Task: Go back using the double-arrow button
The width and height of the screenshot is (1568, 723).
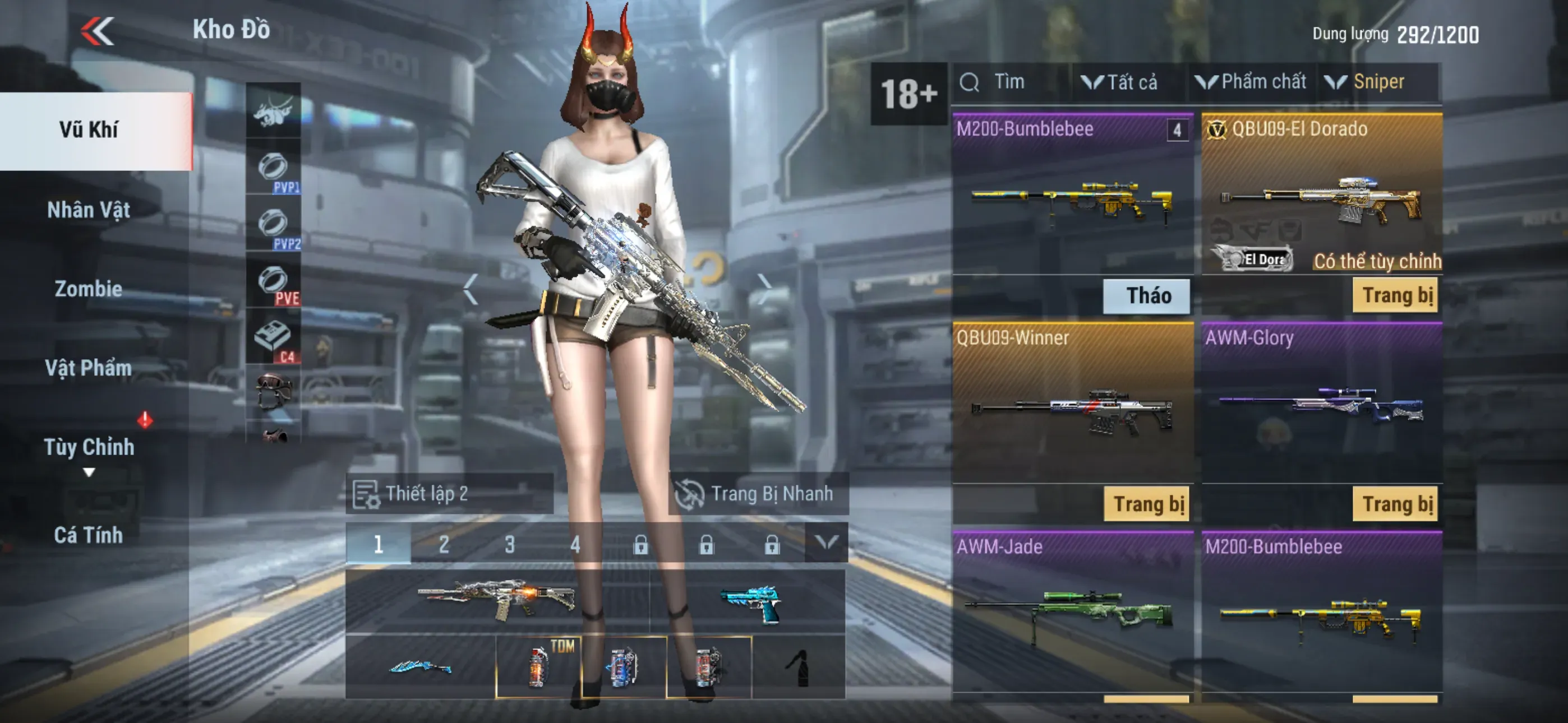Action: (x=98, y=30)
